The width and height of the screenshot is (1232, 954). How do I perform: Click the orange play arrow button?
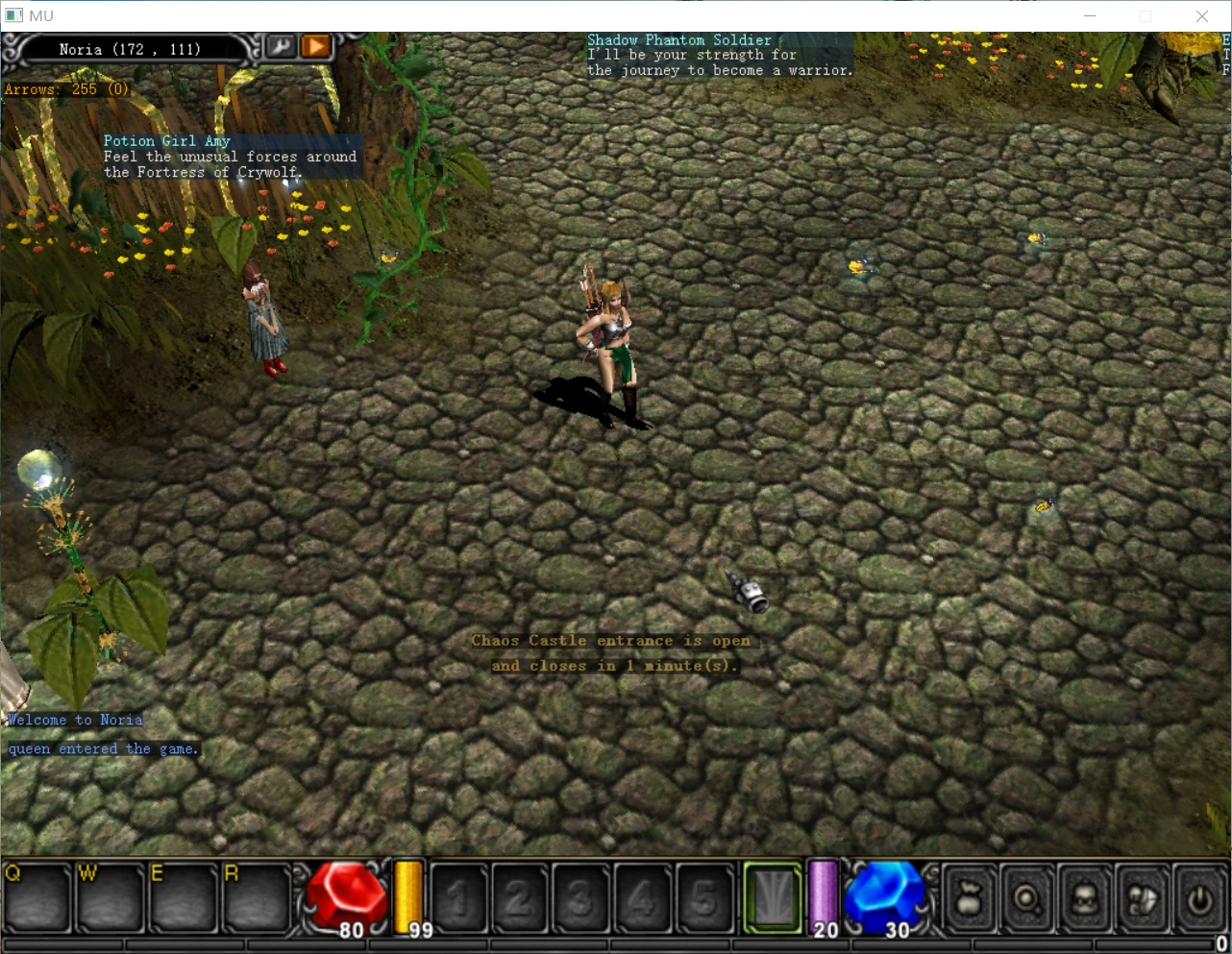pos(315,46)
